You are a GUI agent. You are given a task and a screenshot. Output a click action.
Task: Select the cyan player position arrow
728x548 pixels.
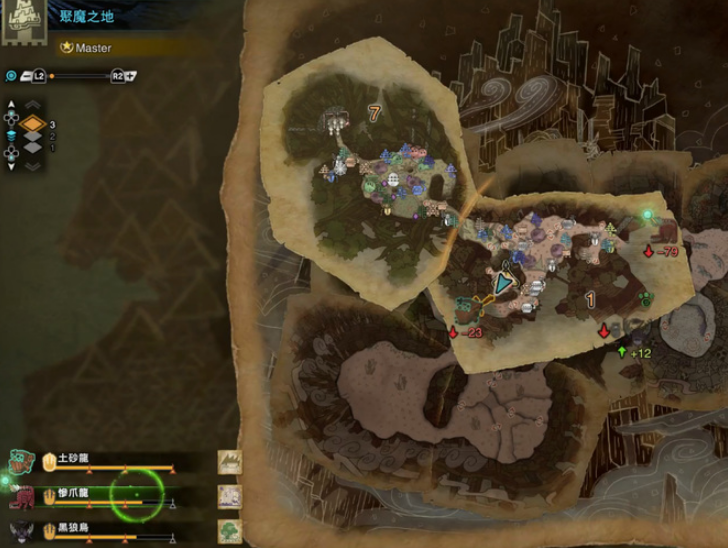click(x=504, y=281)
